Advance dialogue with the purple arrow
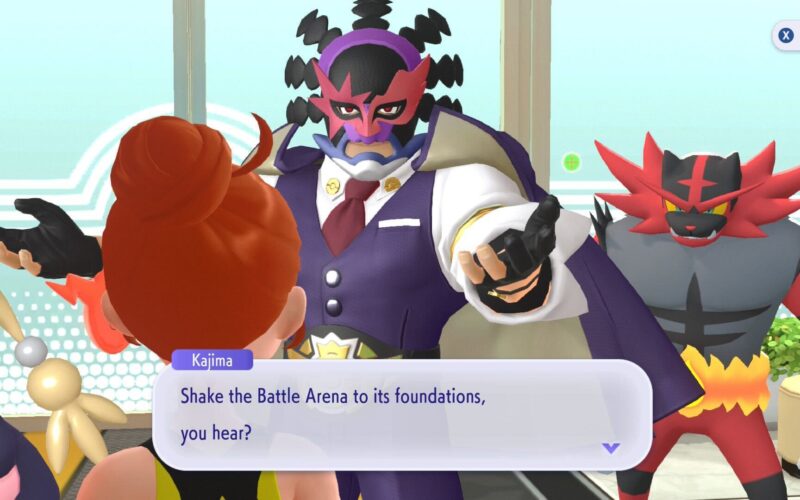800x500 pixels. point(610,447)
